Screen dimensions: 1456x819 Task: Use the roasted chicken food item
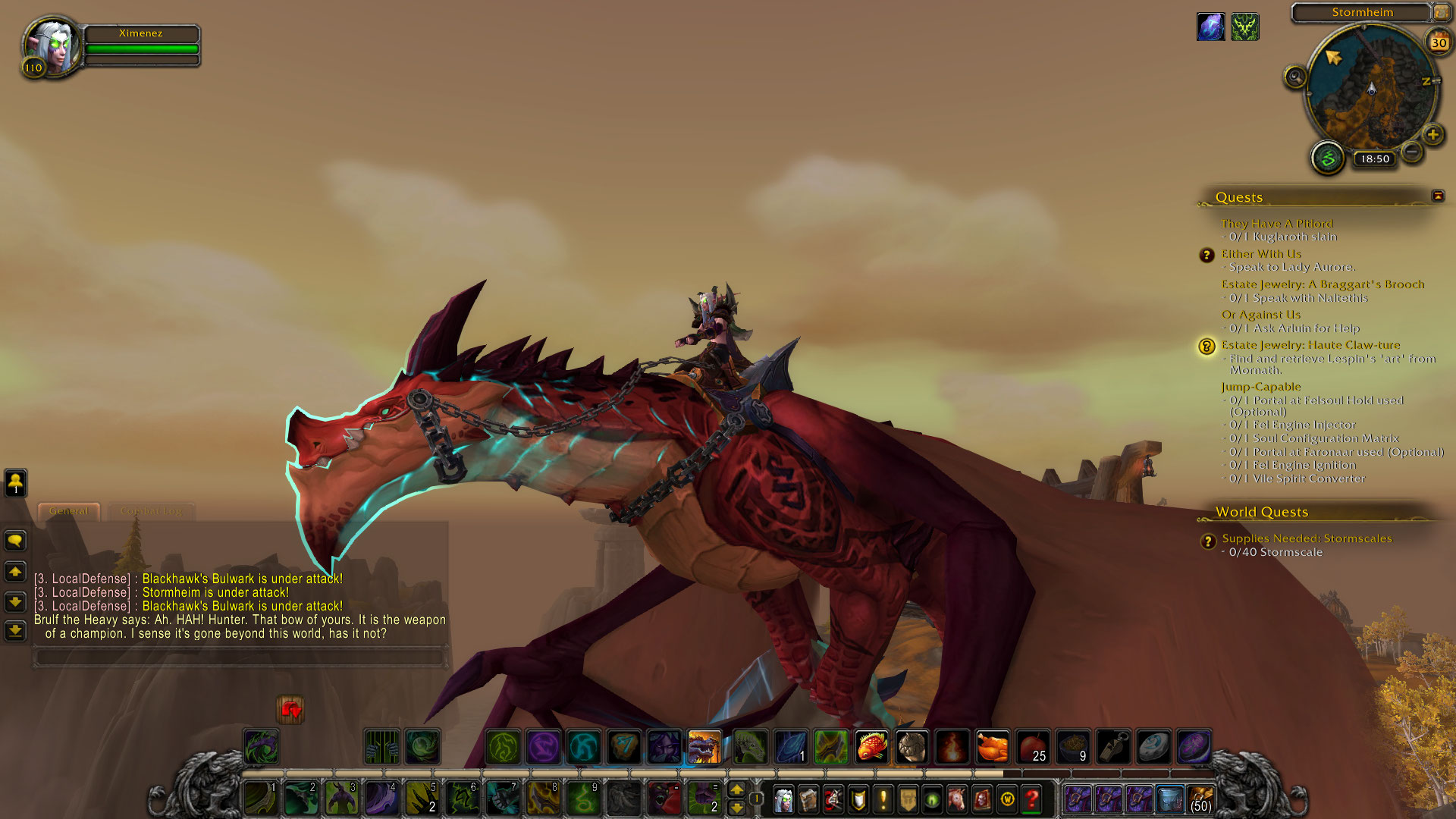click(x=992, y=747)
